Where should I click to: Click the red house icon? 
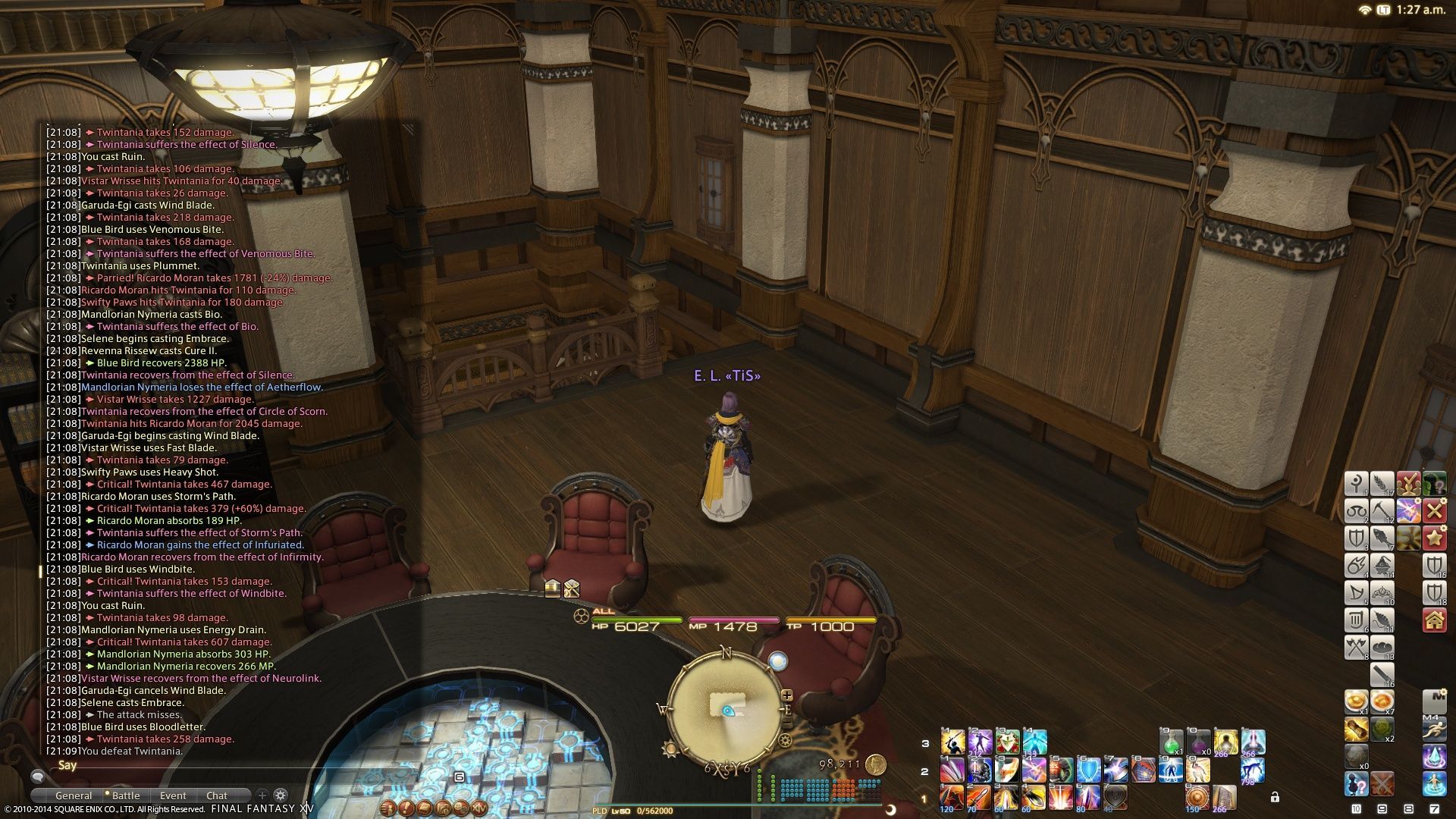(x=1434, y=620)
